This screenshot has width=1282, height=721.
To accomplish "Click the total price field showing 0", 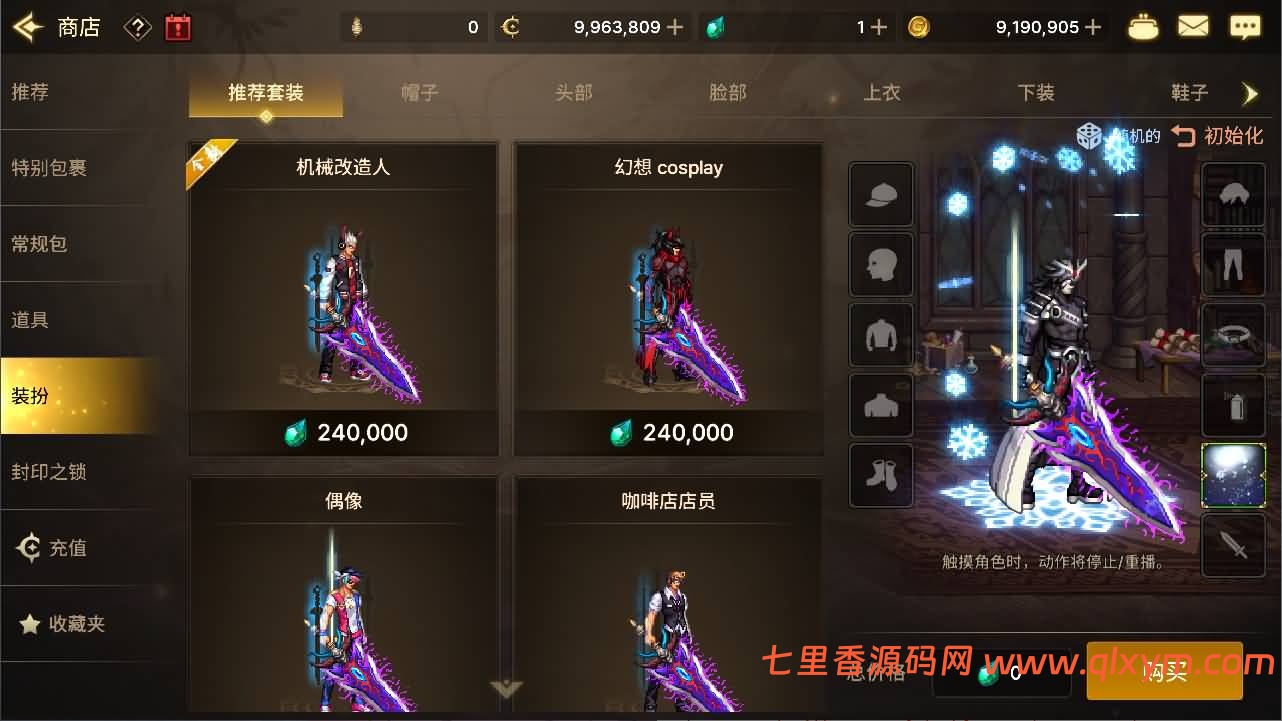I will (1000, 675).
